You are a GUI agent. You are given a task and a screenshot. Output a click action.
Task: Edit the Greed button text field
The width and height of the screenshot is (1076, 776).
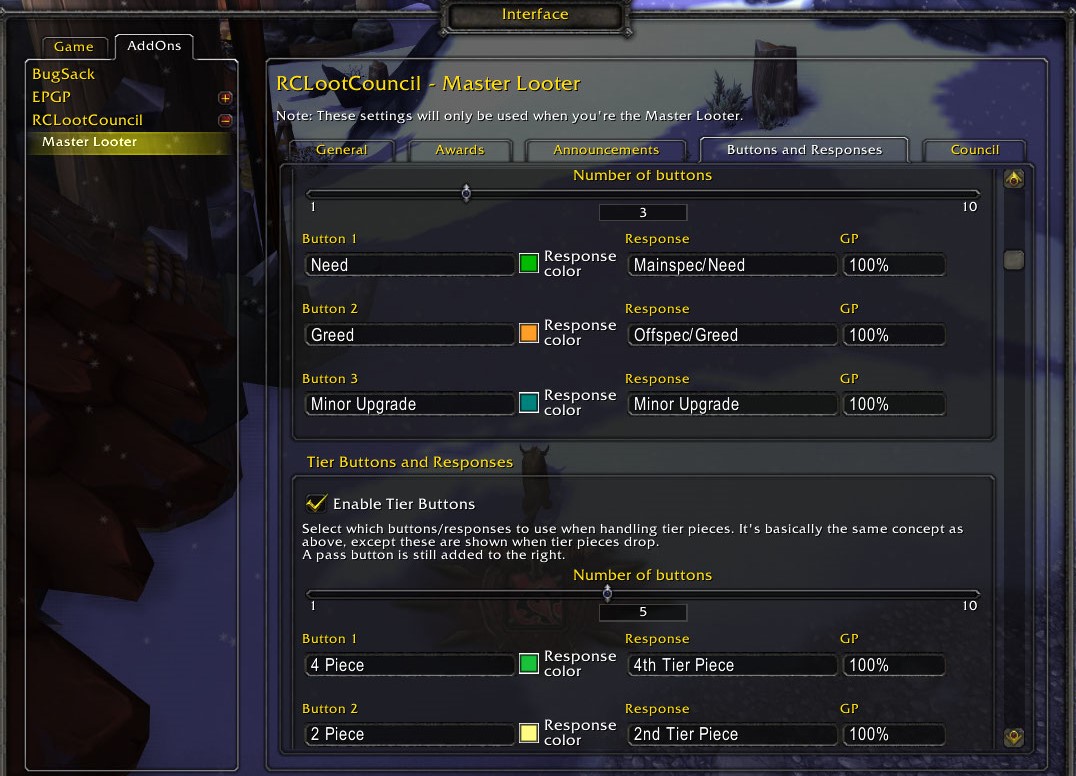[409, 335]
